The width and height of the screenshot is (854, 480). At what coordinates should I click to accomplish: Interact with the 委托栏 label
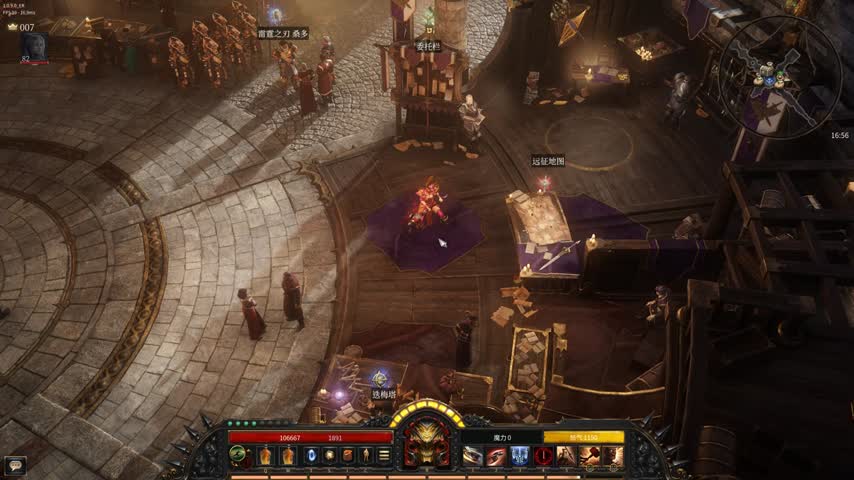[x=428, y=46]
